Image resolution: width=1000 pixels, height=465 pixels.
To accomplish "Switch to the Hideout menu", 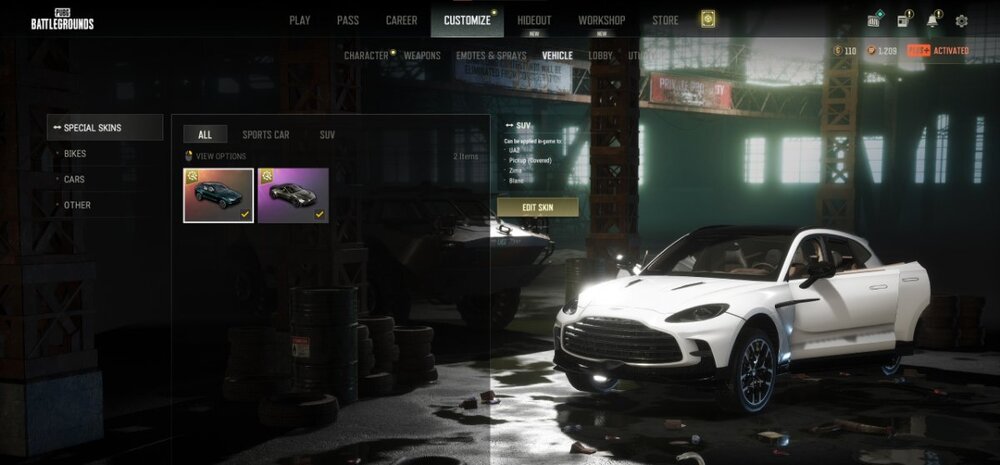I will [534, 20].
